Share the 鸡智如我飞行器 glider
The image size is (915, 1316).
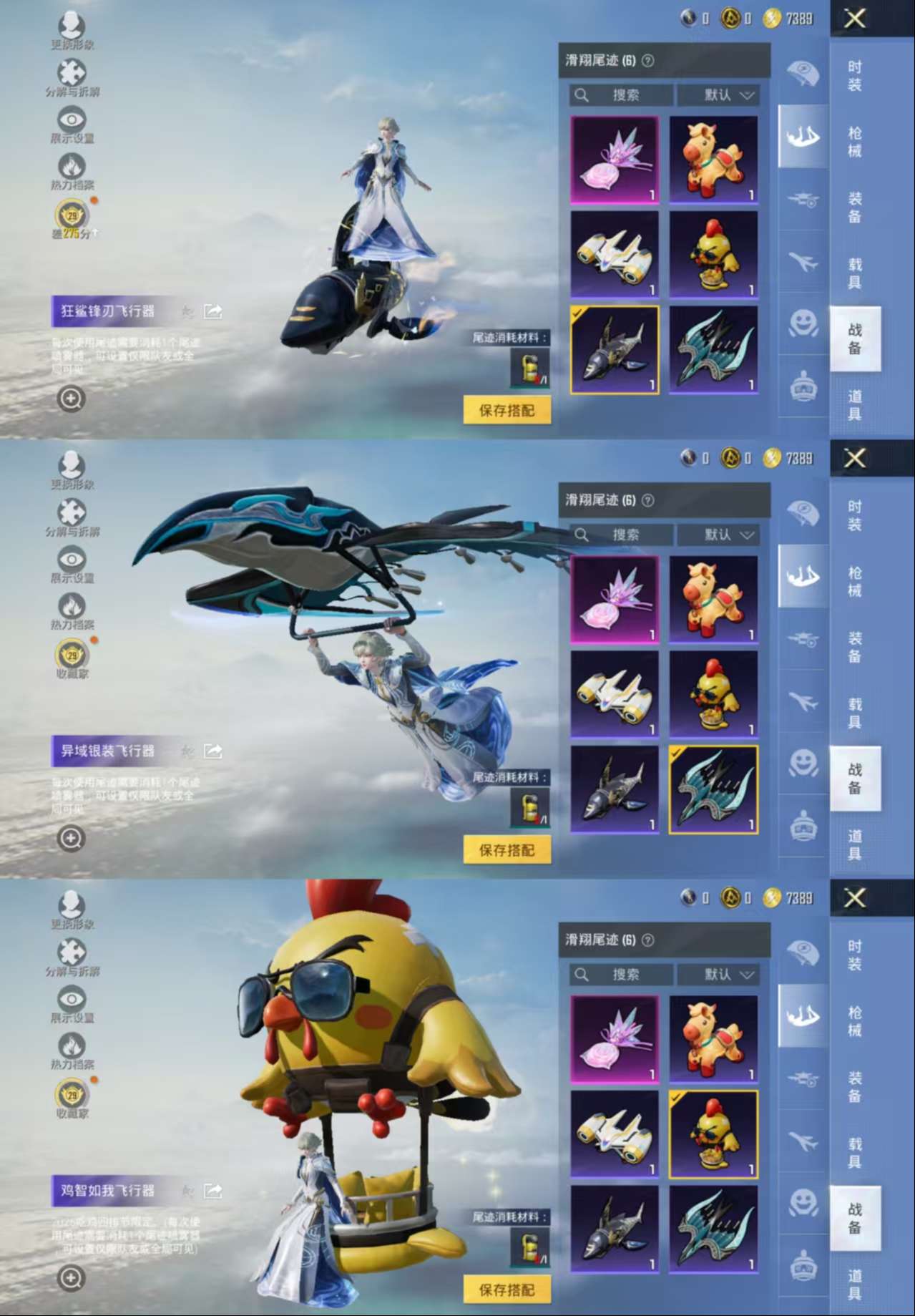point(213,1191)
